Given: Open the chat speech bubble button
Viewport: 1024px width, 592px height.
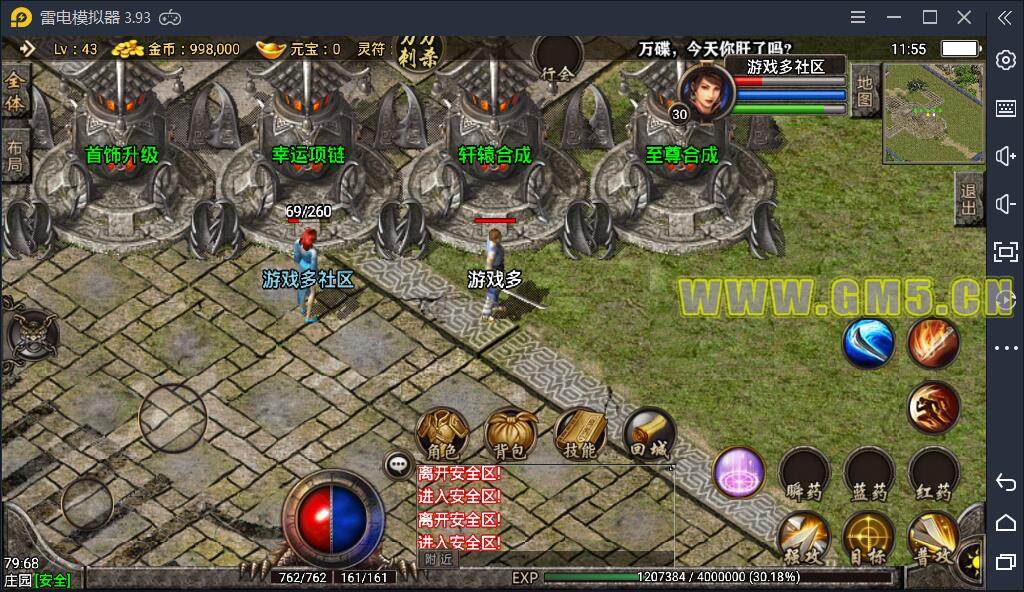Looking at the screenshot, I should (x=398, y=464).
